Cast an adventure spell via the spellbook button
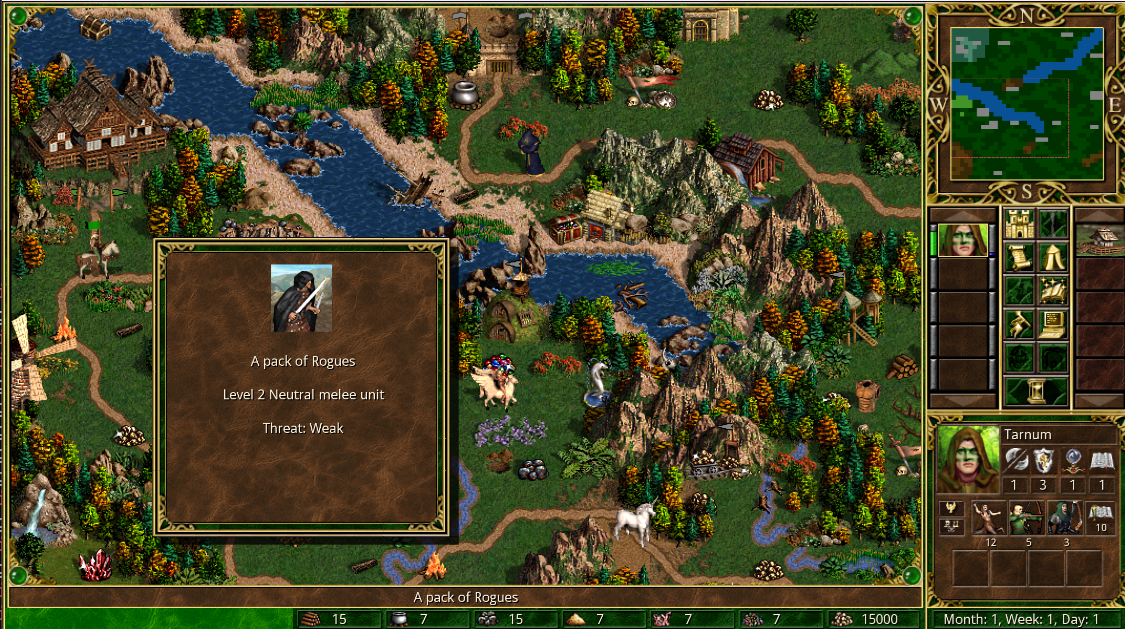The width and height of the screenshot is (1125, 629). (1051, 291)
